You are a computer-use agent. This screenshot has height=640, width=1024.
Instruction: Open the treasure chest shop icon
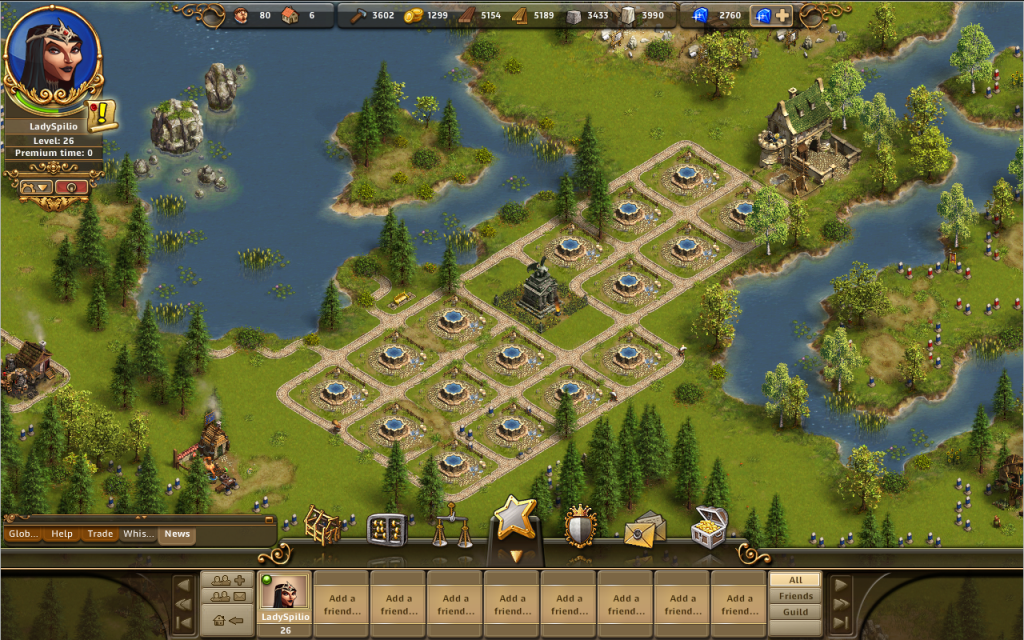click(708, 527)
